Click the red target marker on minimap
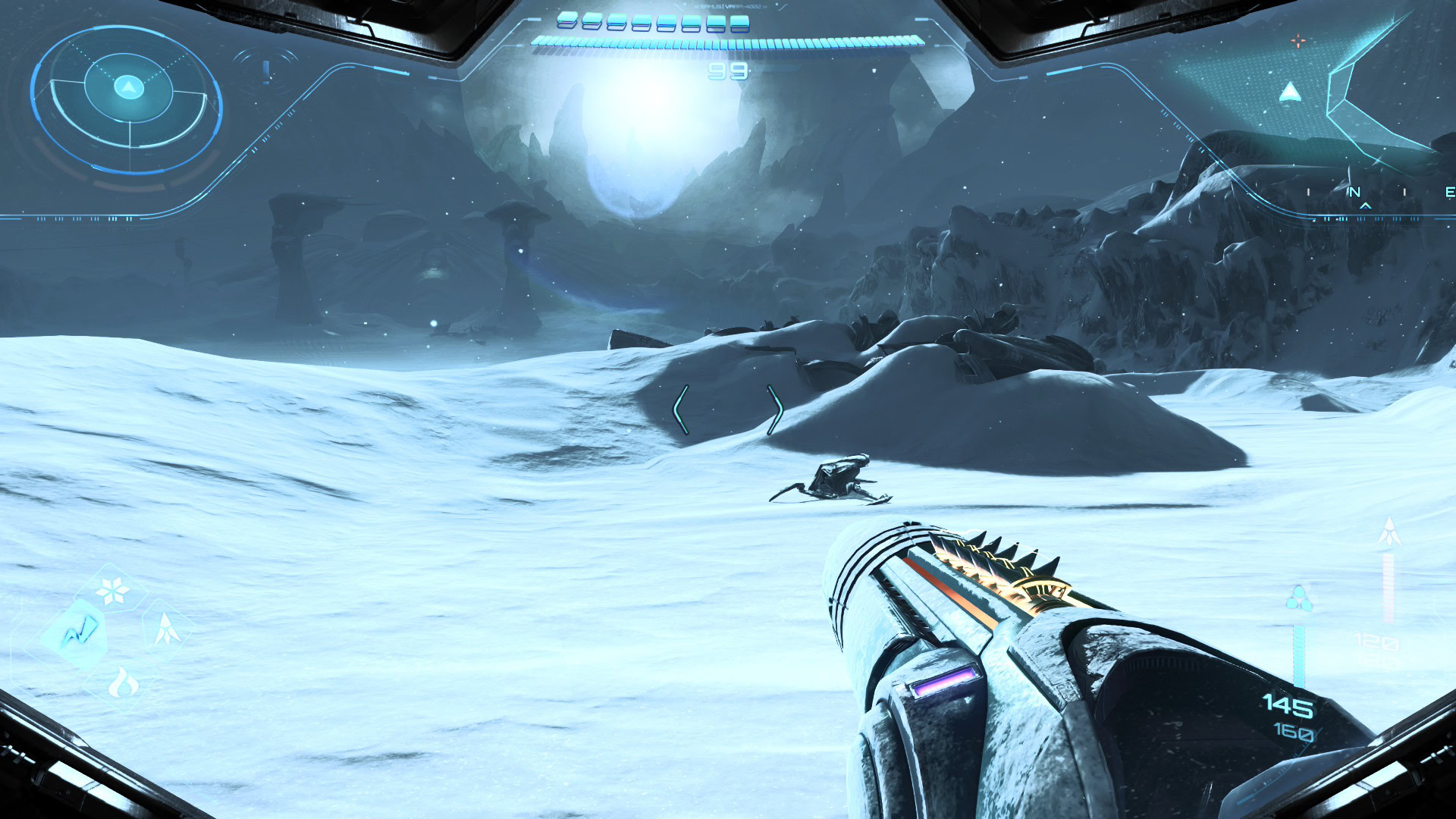Image resolution: width=1456 pixels, height=819 pixels. pyautogui.click(x=1298, y=41)
